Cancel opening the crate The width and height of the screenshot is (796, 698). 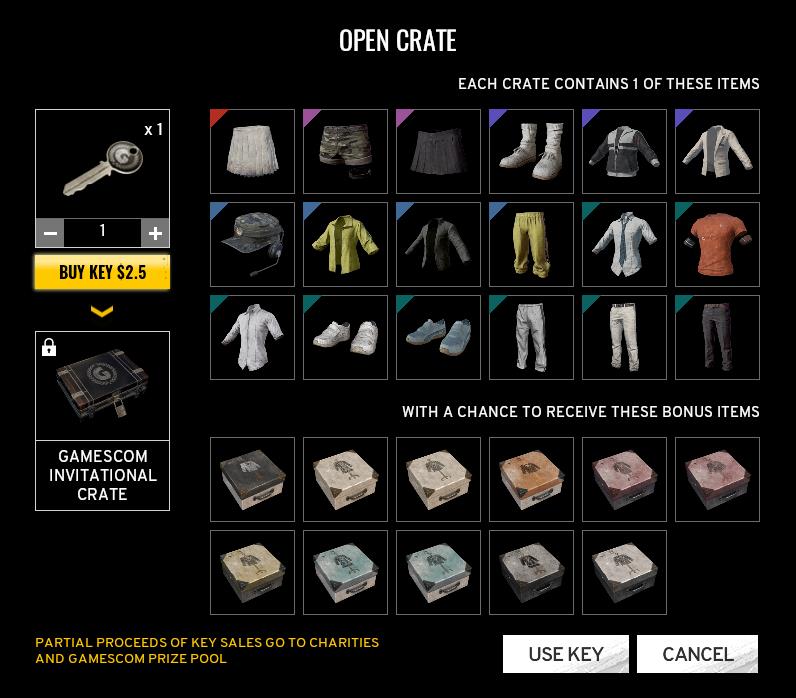coord(697,654)
